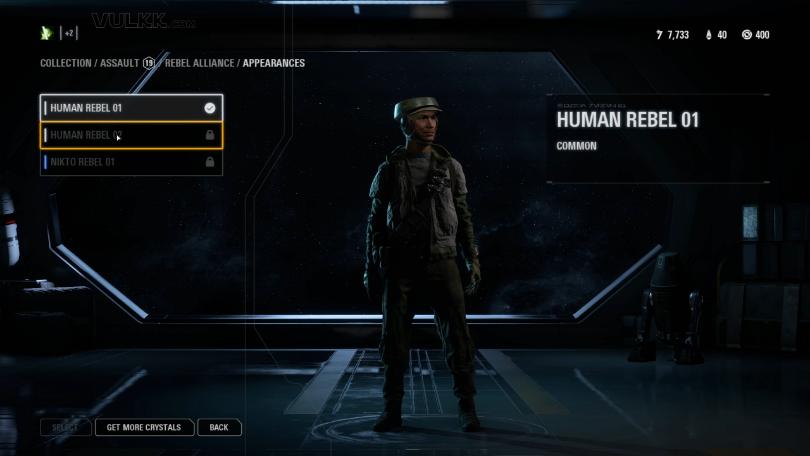Image resolution: width=810 pixels, height=456 pixels.
Task: Go back with the Back button
Action: 219,427
